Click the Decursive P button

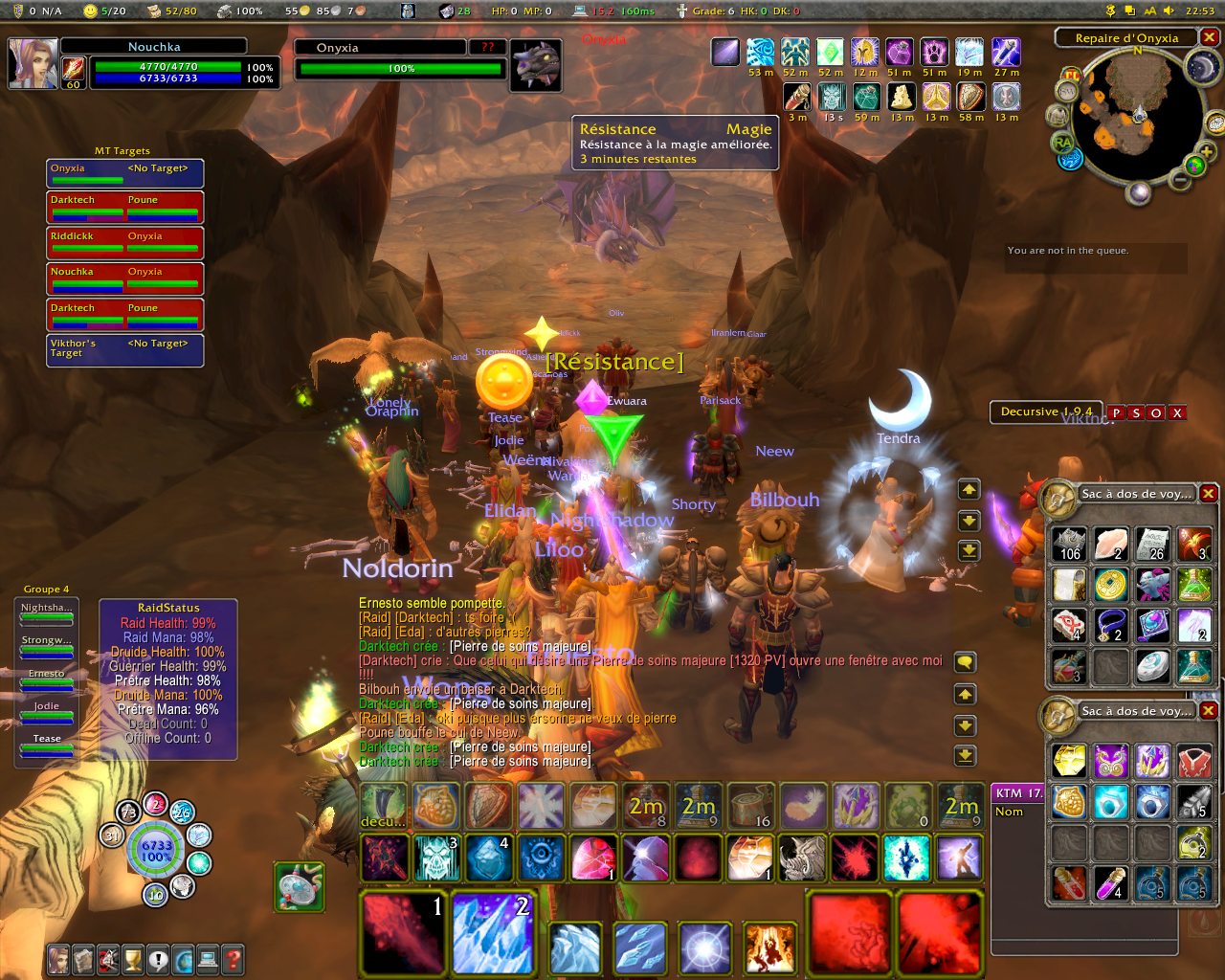pyautogui.click(x=1116, y=413)
